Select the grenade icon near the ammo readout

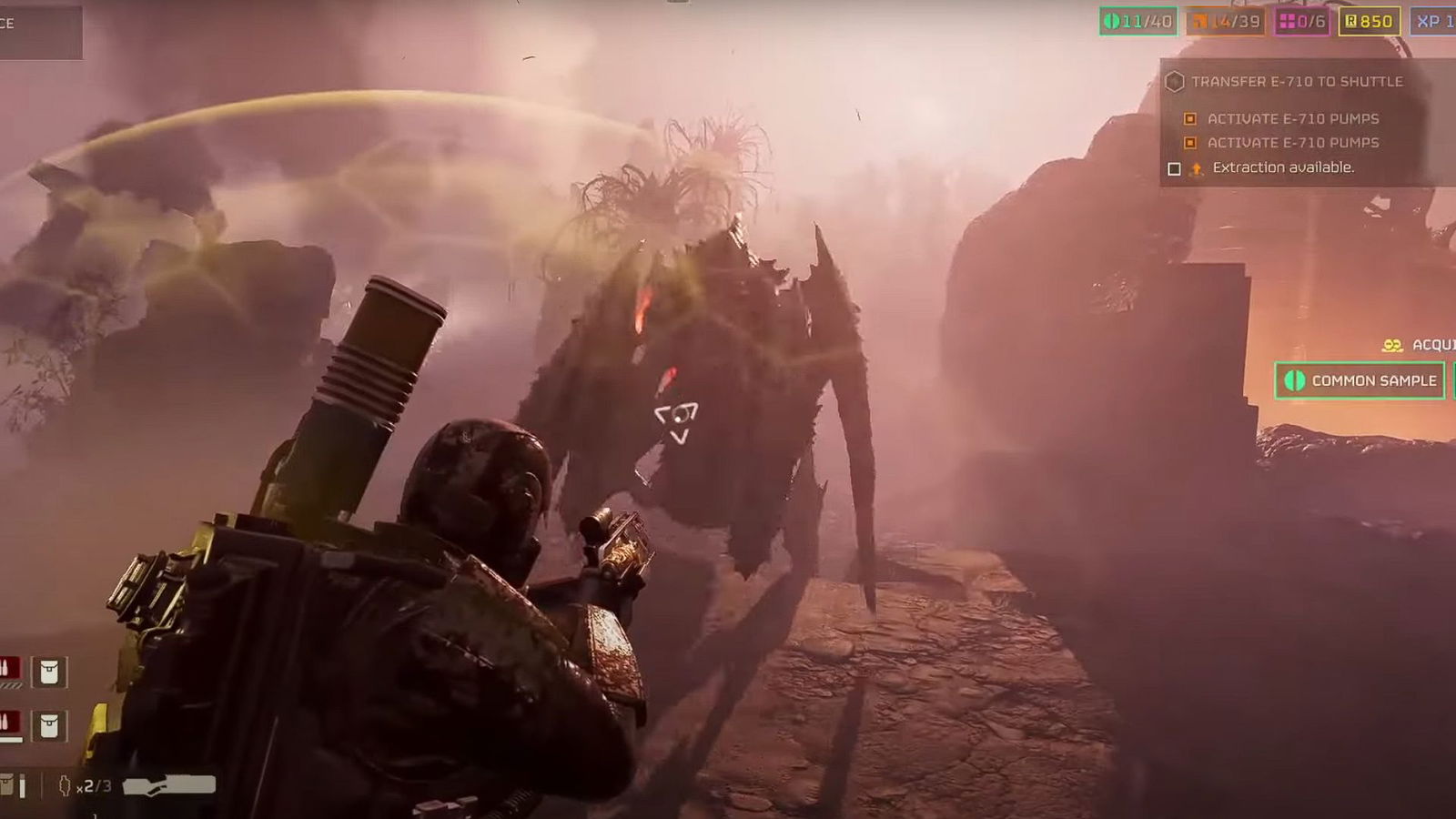tap(66, 784)
